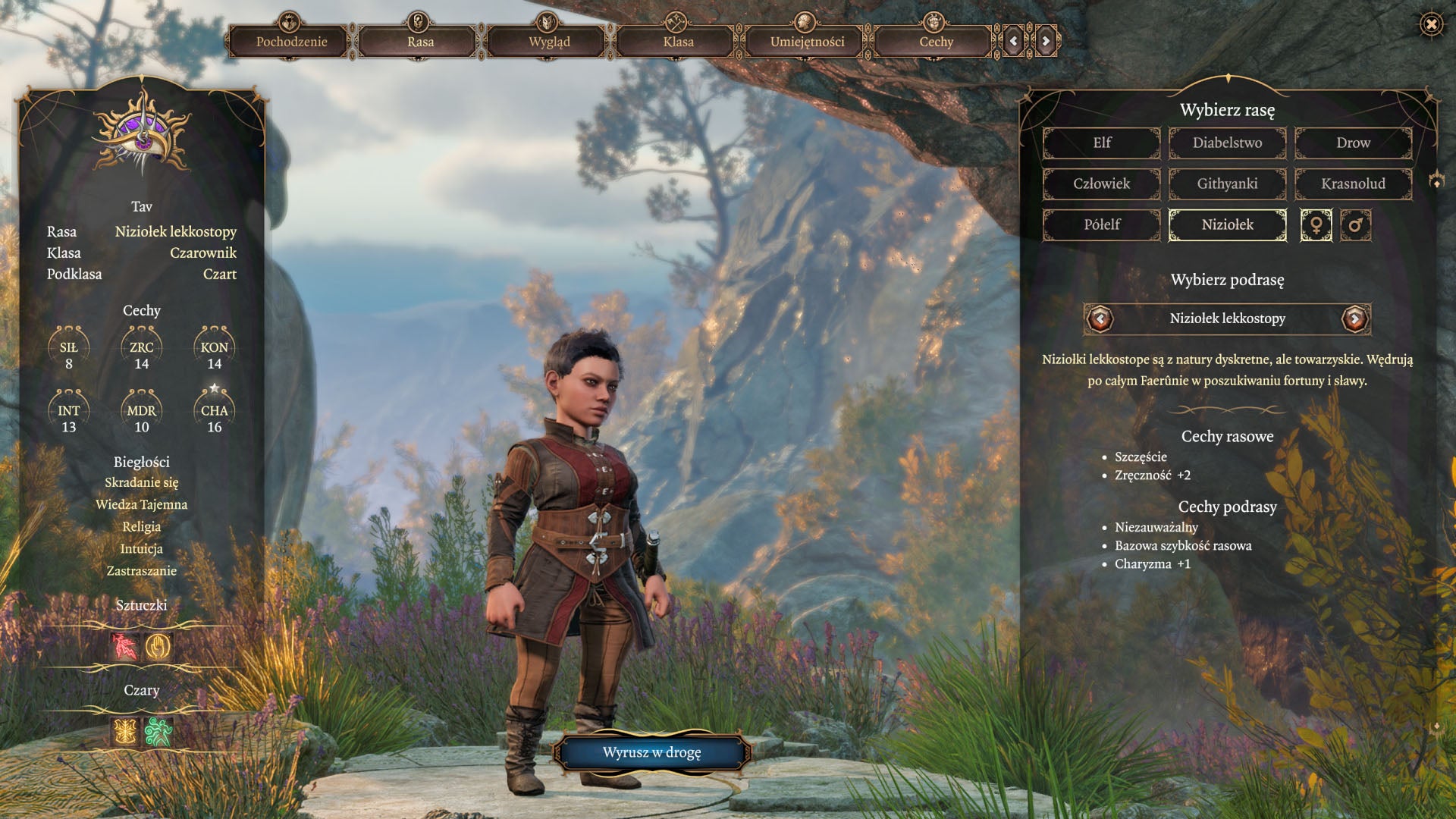The height and width of the screenshot is (819, 1456).
Task: Switch to the male gender symbol
Action: (x=1355, y=225)
